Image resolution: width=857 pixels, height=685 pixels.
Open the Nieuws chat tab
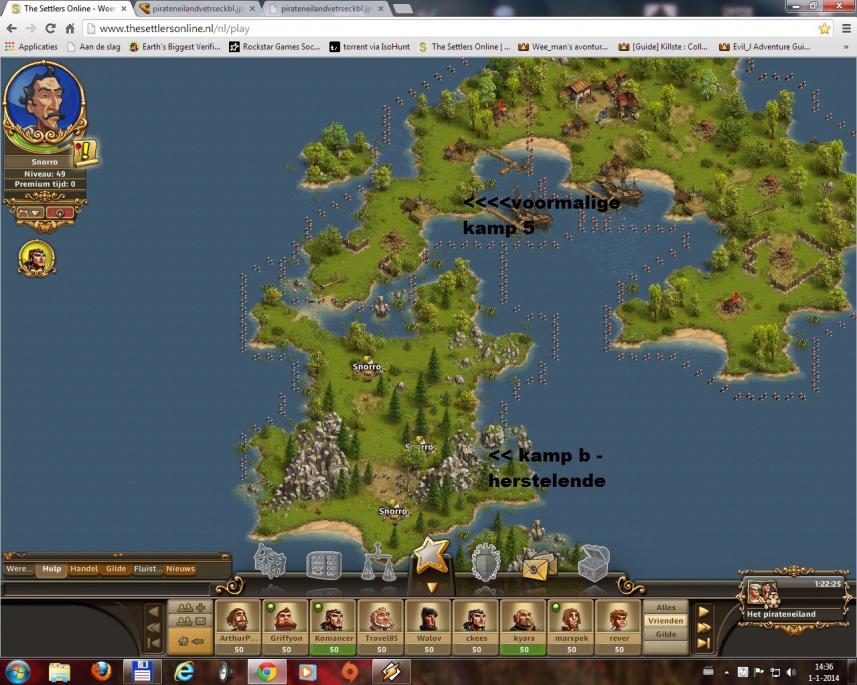click(x=180, y=569)
